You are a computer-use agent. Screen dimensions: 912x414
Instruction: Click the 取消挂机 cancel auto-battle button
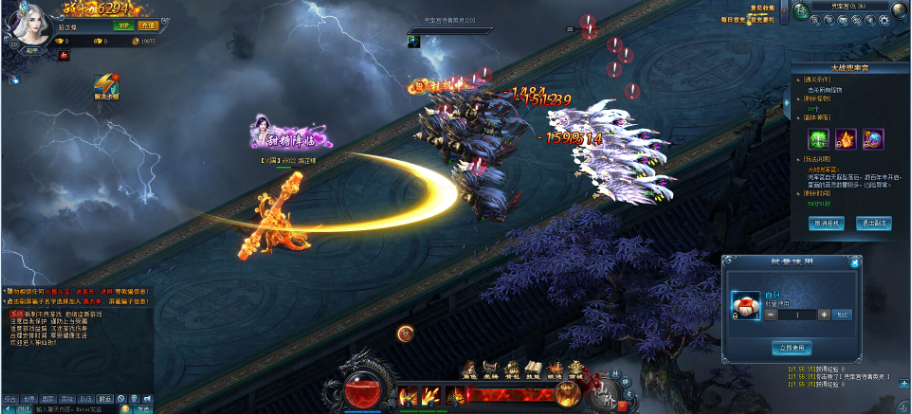pyautogui.click(x=826, y=223)
